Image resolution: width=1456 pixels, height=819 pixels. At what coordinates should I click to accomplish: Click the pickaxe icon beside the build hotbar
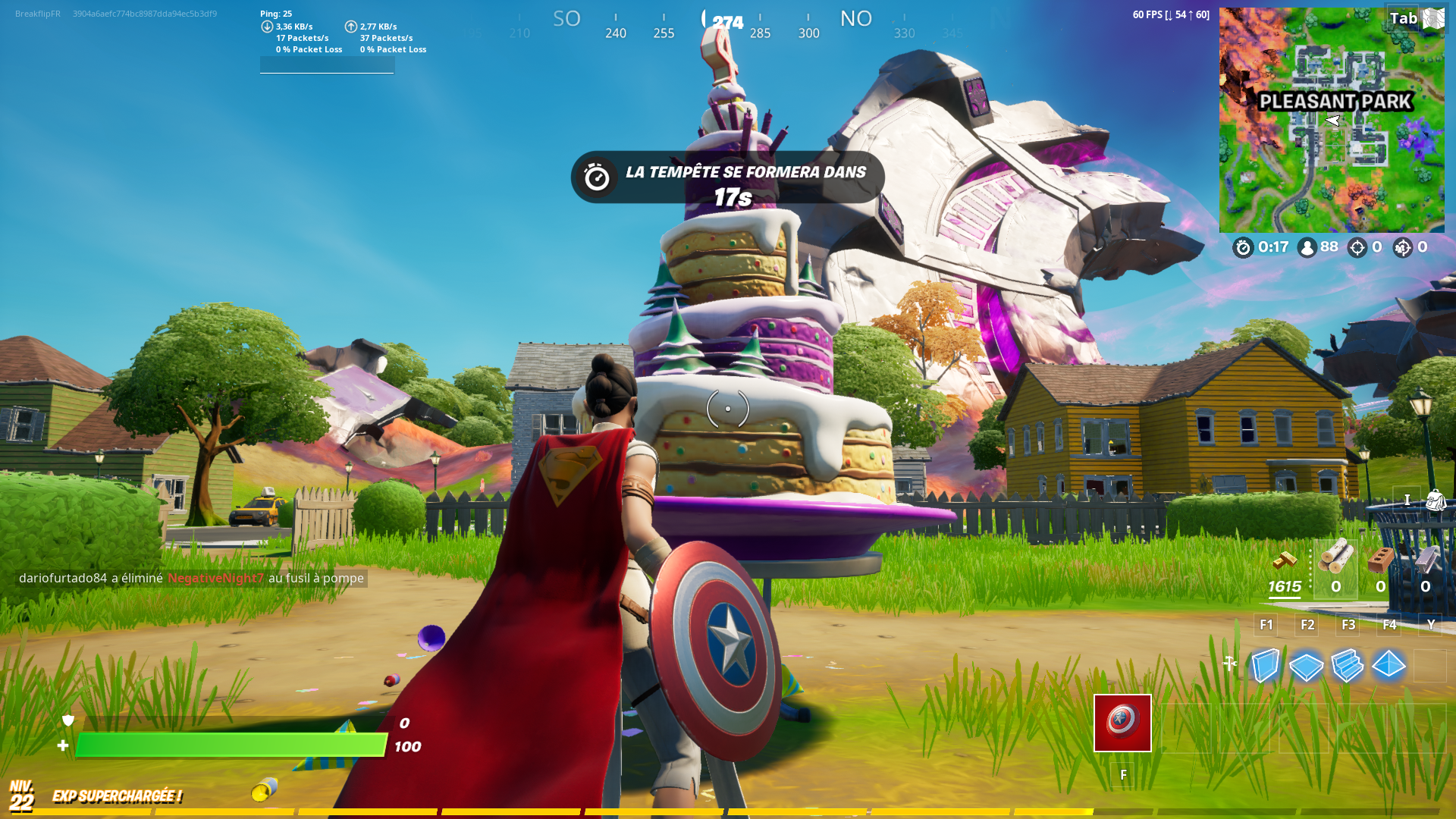1229,662
